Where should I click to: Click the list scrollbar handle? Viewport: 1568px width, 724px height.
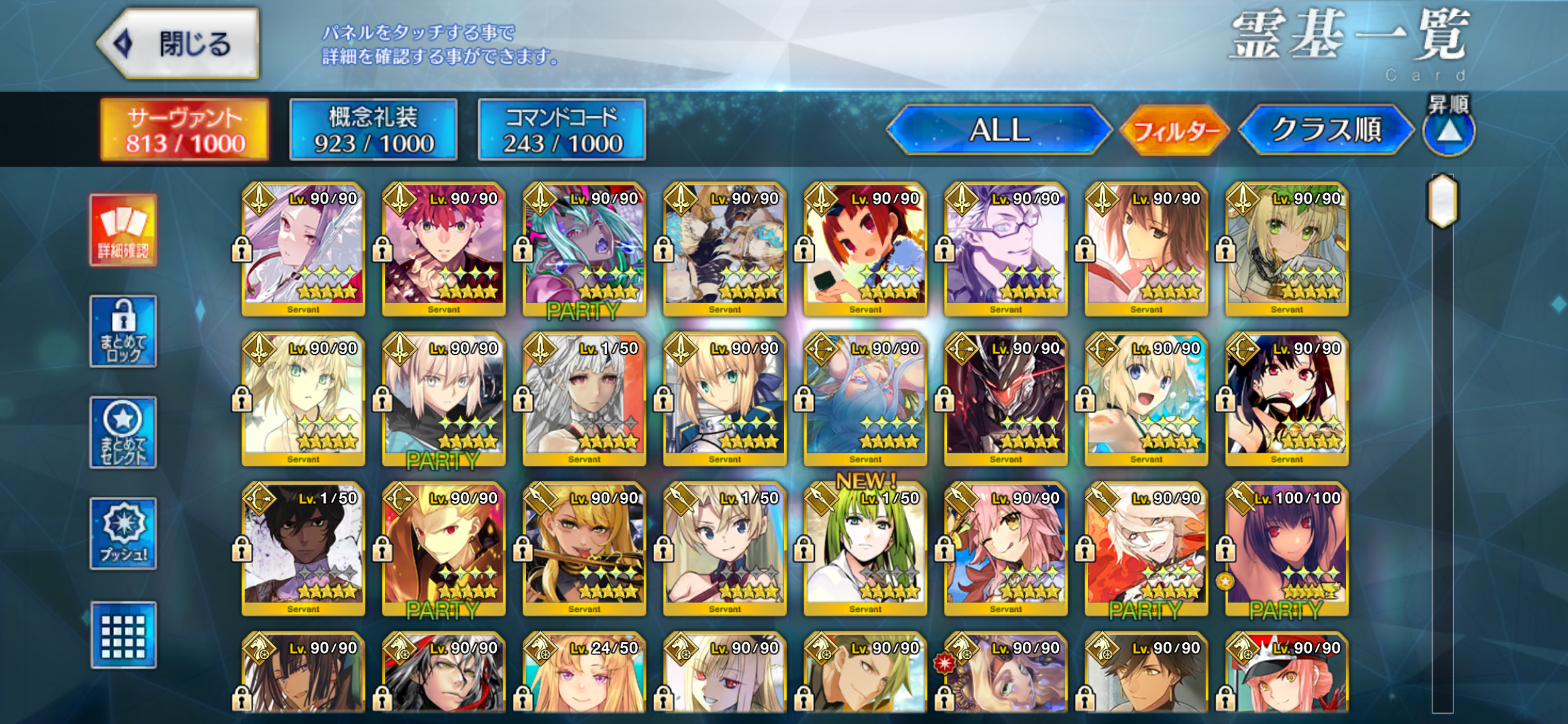tap(1442, 201)
